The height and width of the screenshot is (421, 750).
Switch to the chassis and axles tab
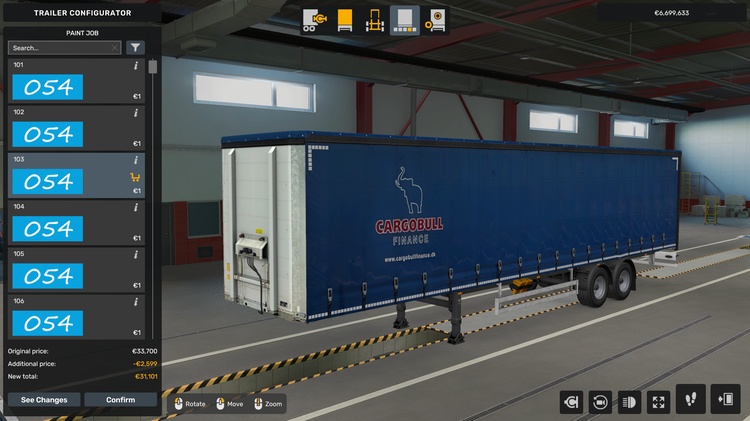(375, 19)
